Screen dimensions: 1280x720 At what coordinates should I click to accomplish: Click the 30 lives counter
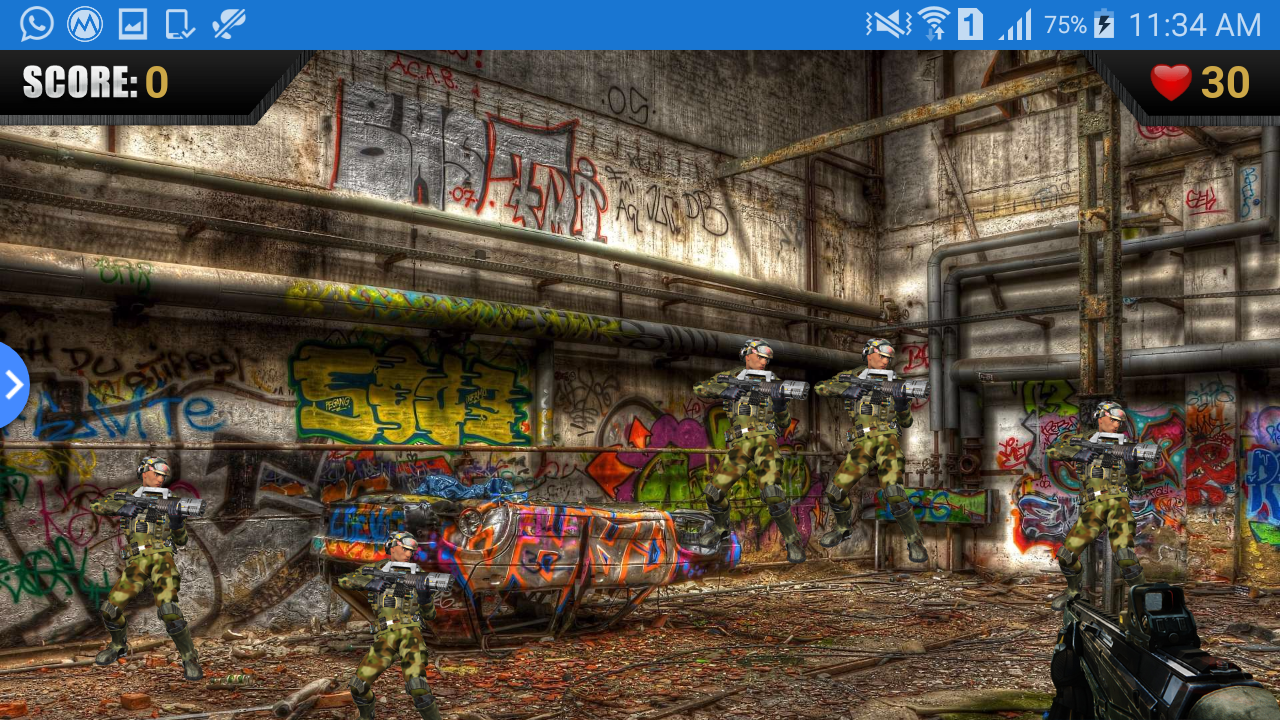(x=1225, y=82)
